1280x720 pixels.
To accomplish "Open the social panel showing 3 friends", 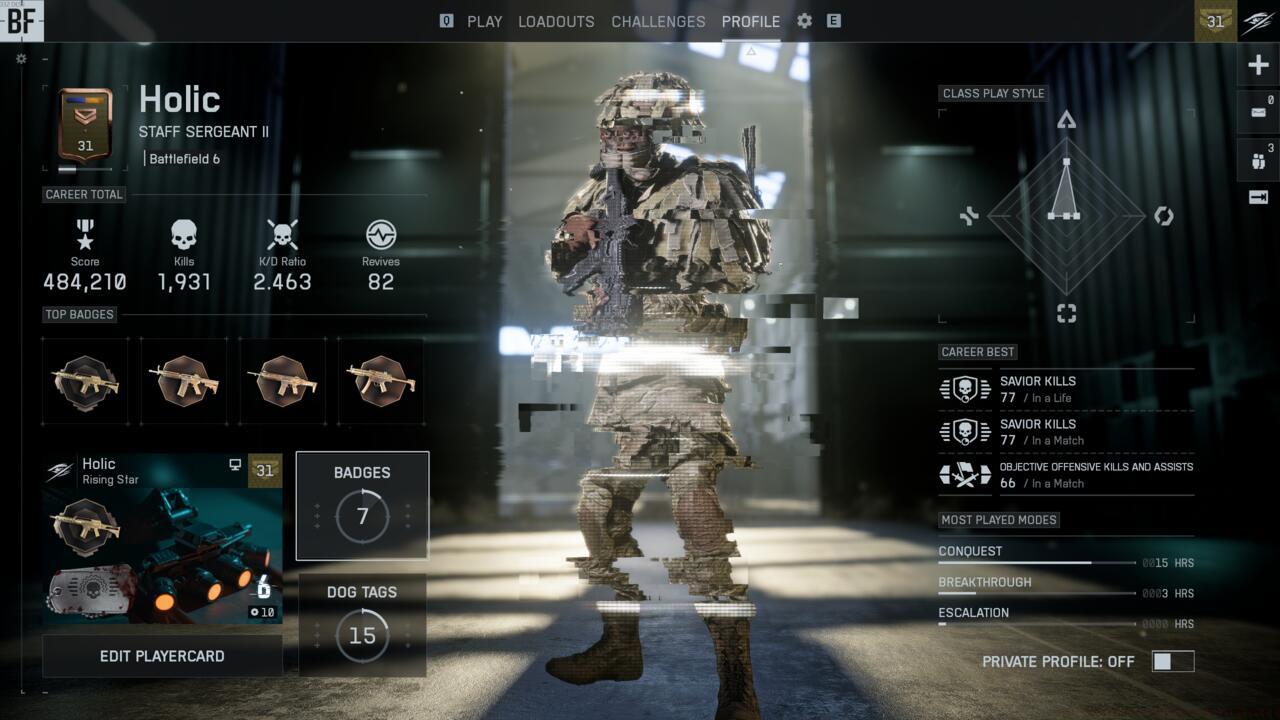I will tap(1257, 158).
